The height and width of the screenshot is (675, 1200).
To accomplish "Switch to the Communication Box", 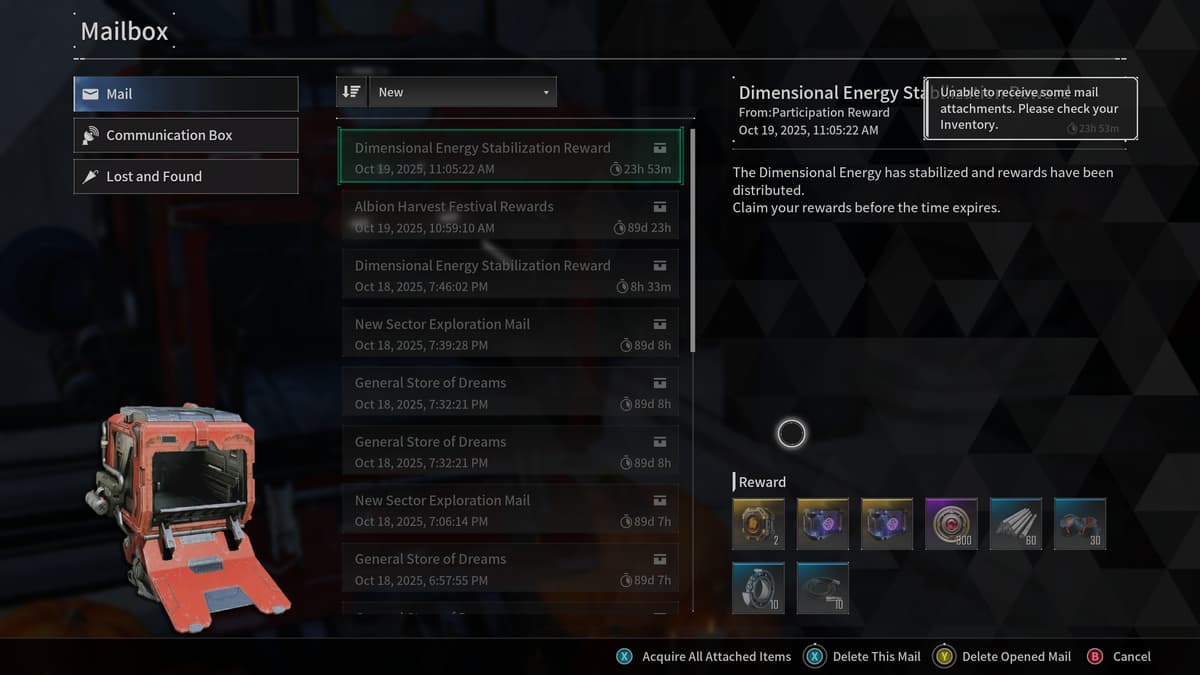I will point(186,135).
